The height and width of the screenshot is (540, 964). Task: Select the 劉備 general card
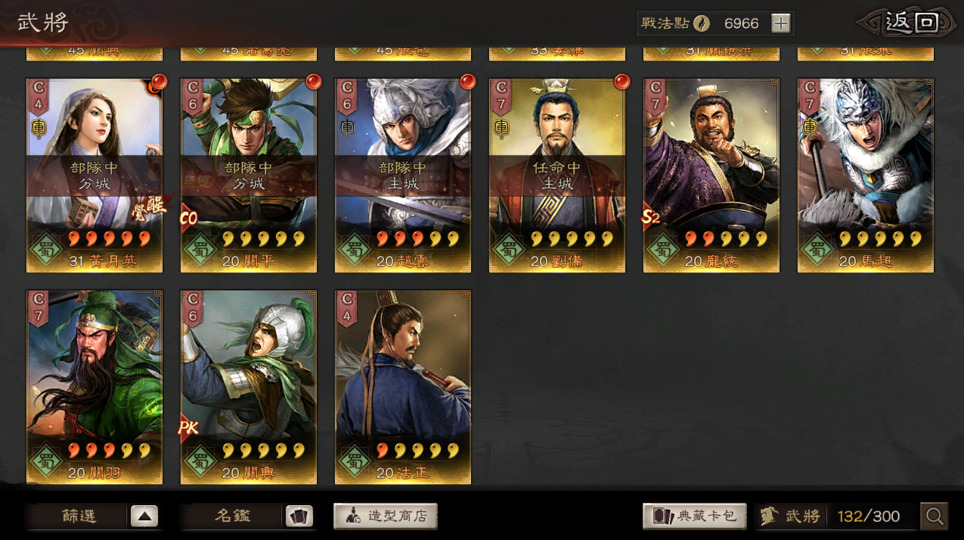click(x=557, y=175)
